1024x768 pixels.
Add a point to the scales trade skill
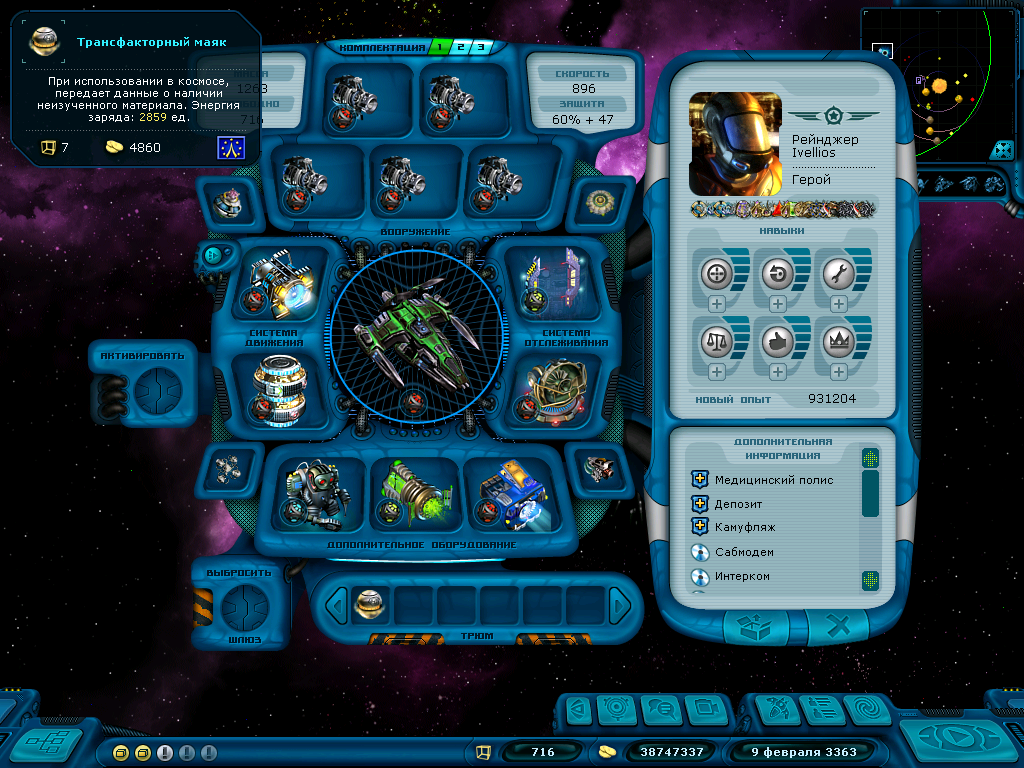(717, 372)
